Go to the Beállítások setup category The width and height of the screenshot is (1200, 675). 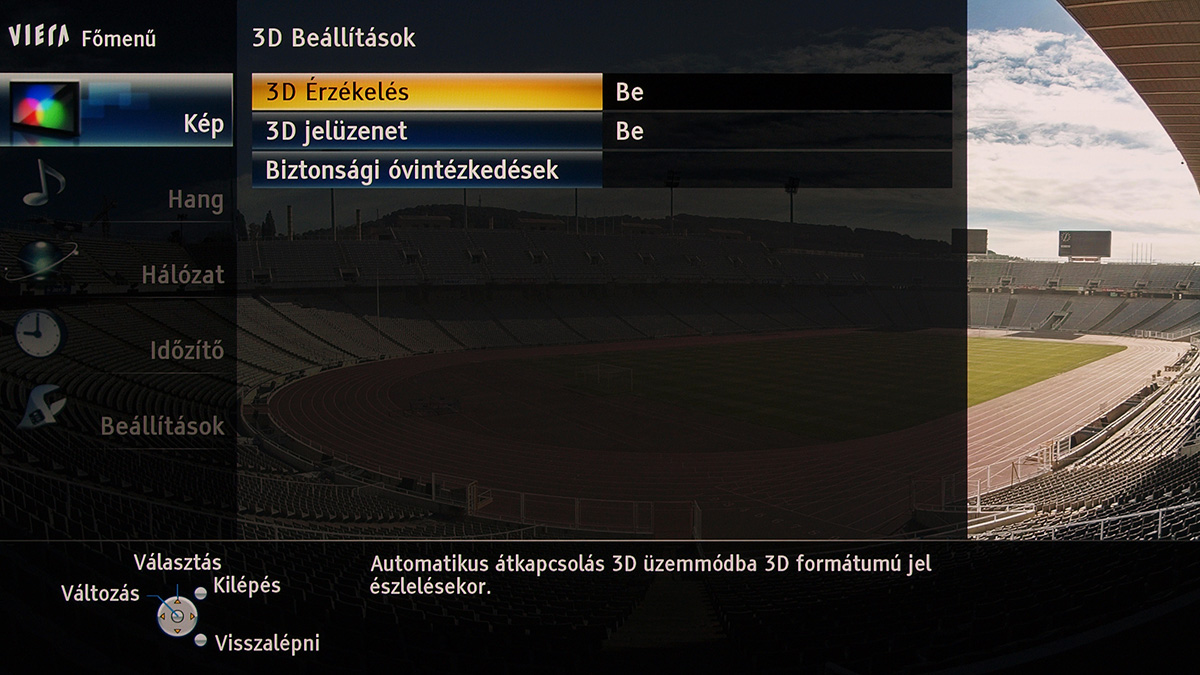[120, 418]
